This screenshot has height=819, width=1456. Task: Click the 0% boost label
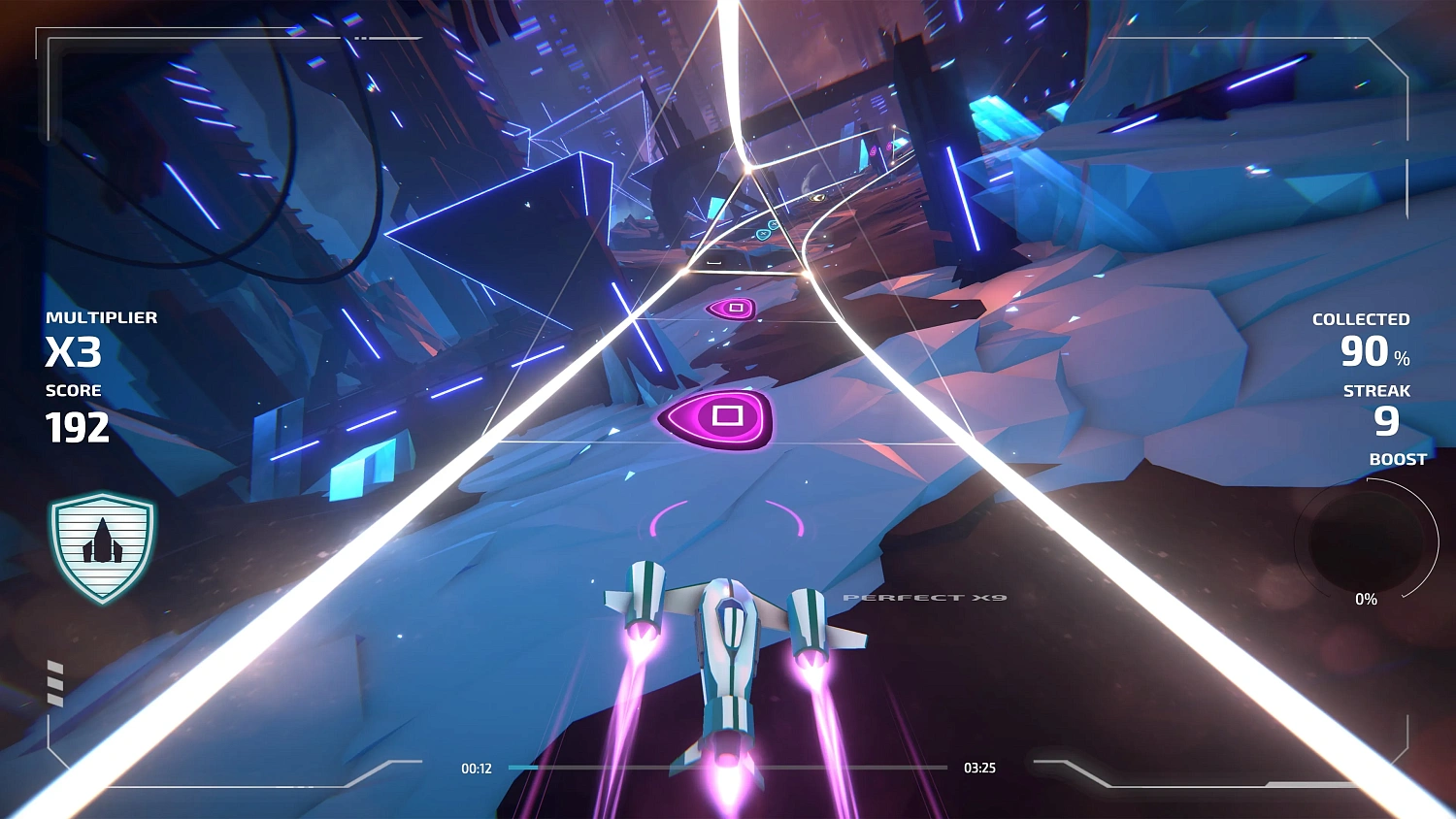click(x=1367, y=600)
